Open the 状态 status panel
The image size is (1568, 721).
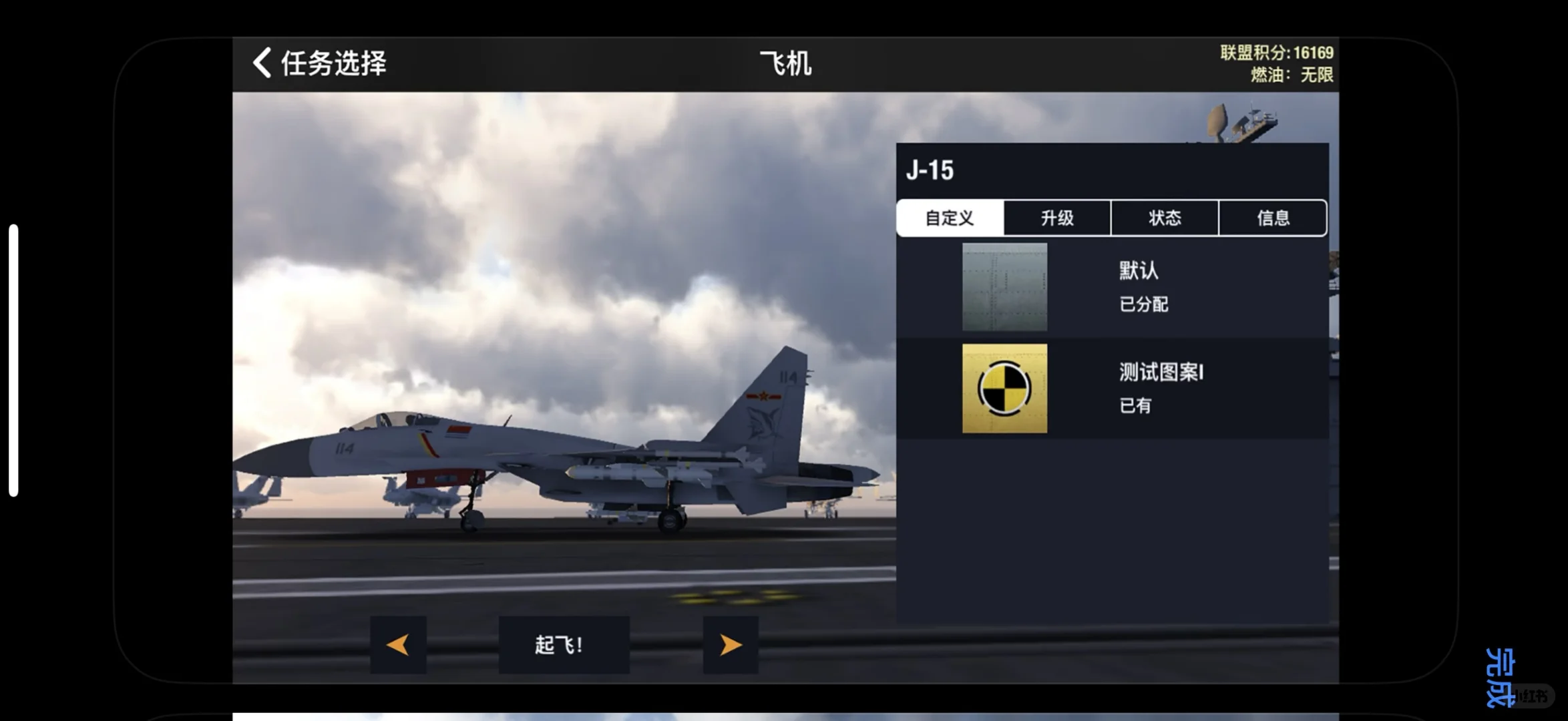point(1164,218)
